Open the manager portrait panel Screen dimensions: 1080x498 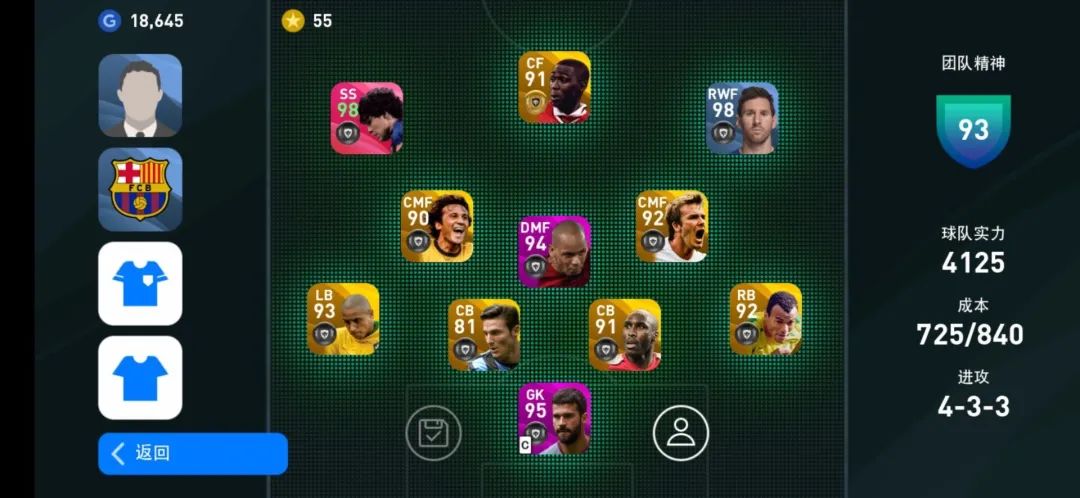[x=140, y=96]
